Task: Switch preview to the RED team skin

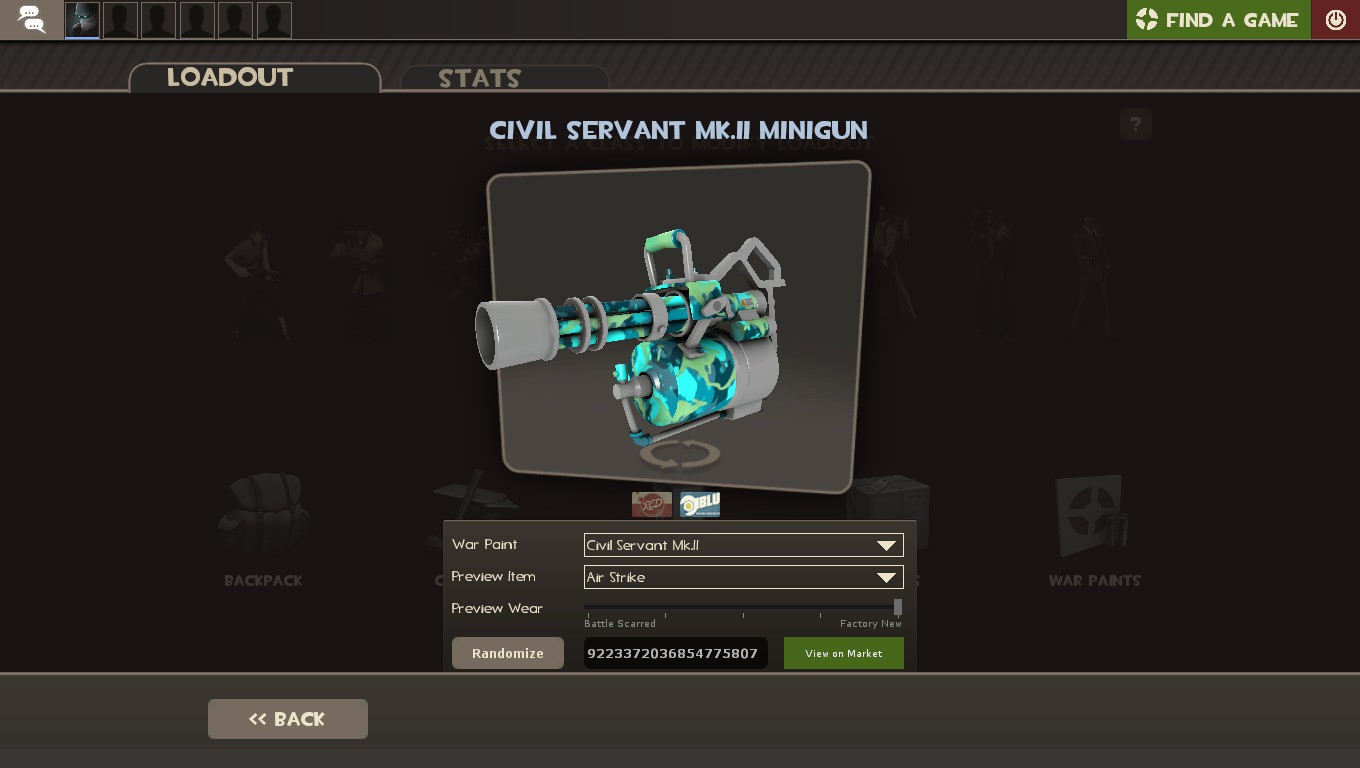Action: [652, 504]
